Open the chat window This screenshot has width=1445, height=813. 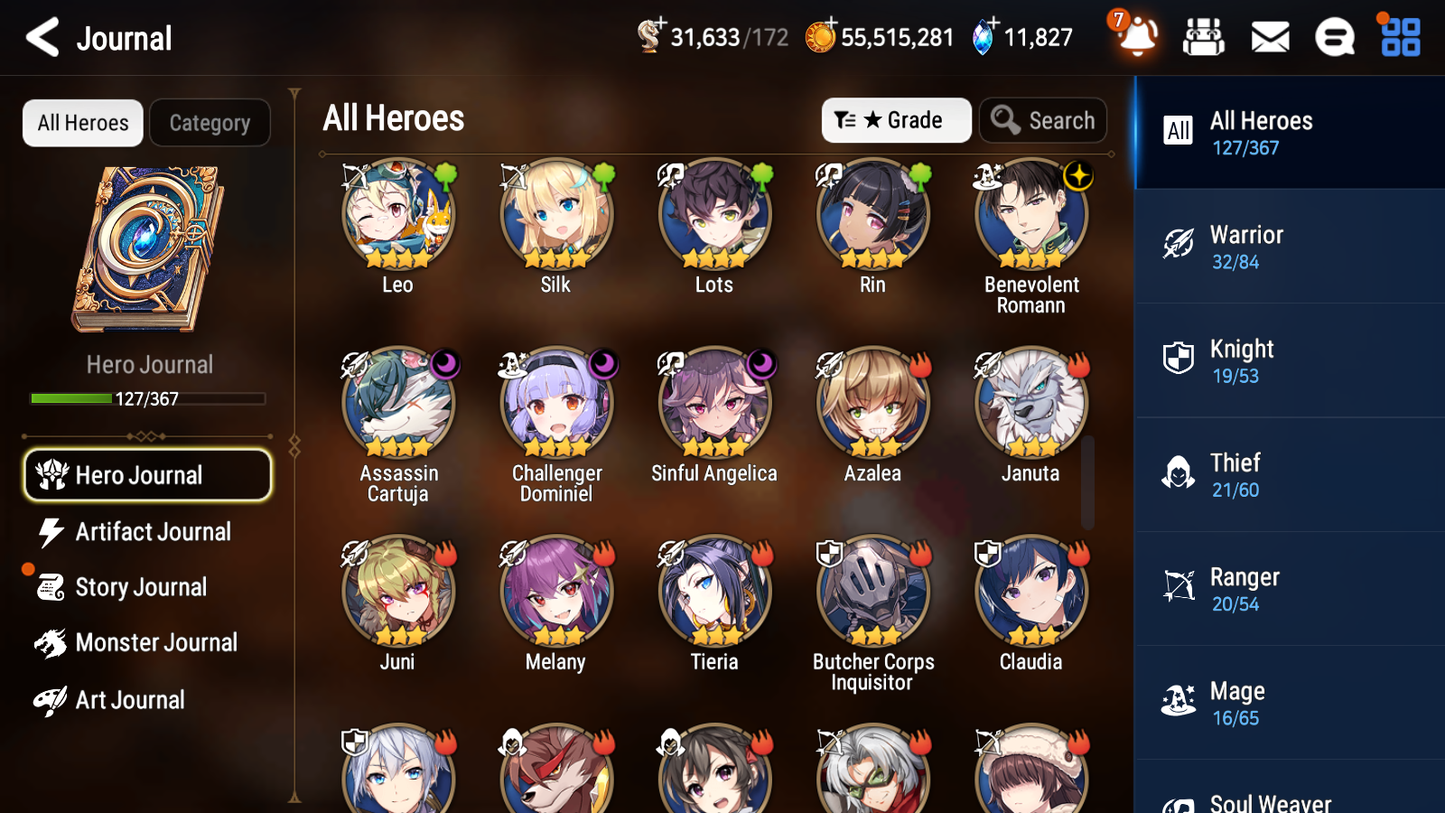tap(1334, 36)
